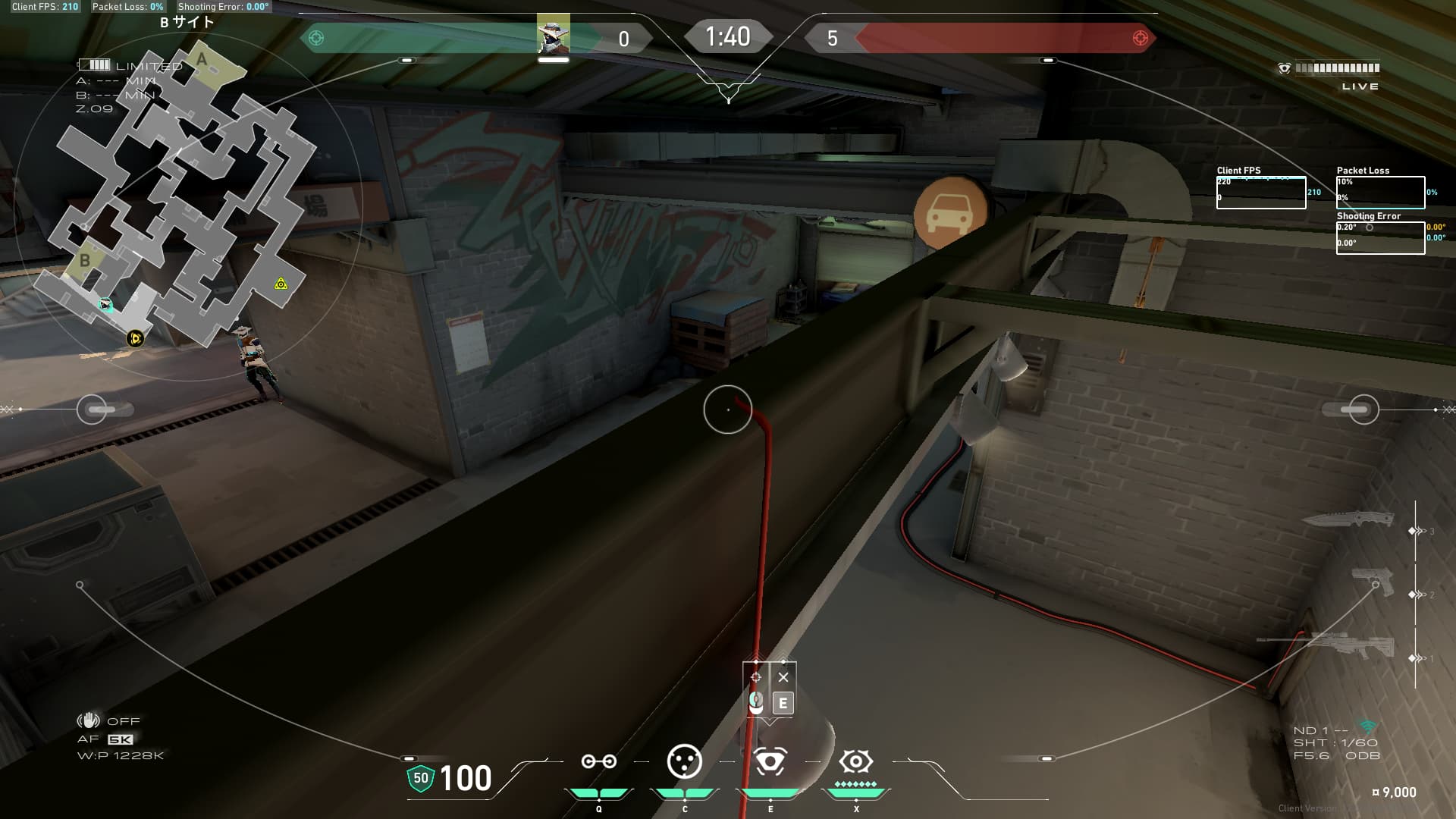Activate the Spycam eye ability icon
This screenshot has width=1456, height=819.
point(770,761)
